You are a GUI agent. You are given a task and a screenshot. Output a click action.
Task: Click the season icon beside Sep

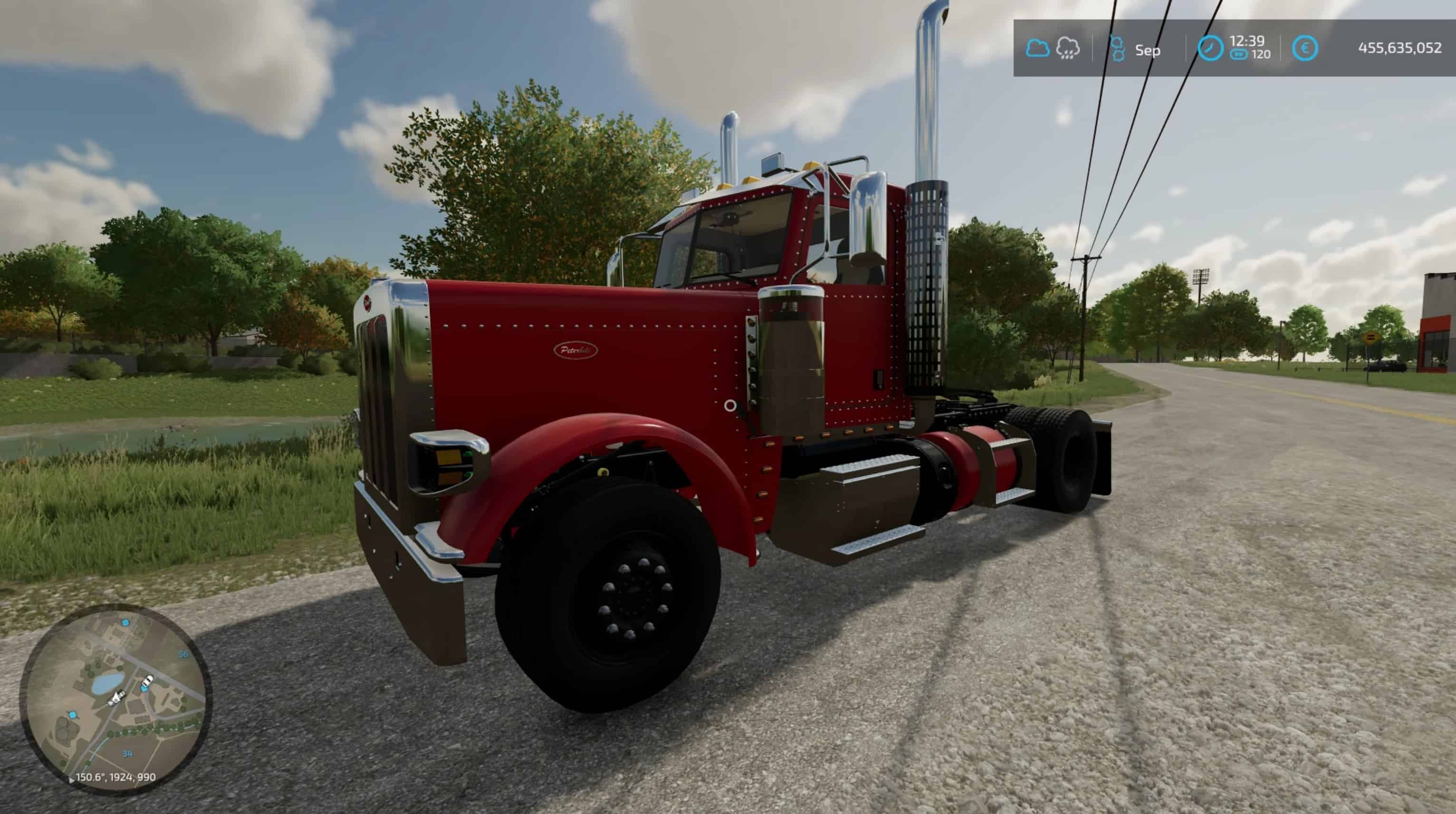point(1118,48)
